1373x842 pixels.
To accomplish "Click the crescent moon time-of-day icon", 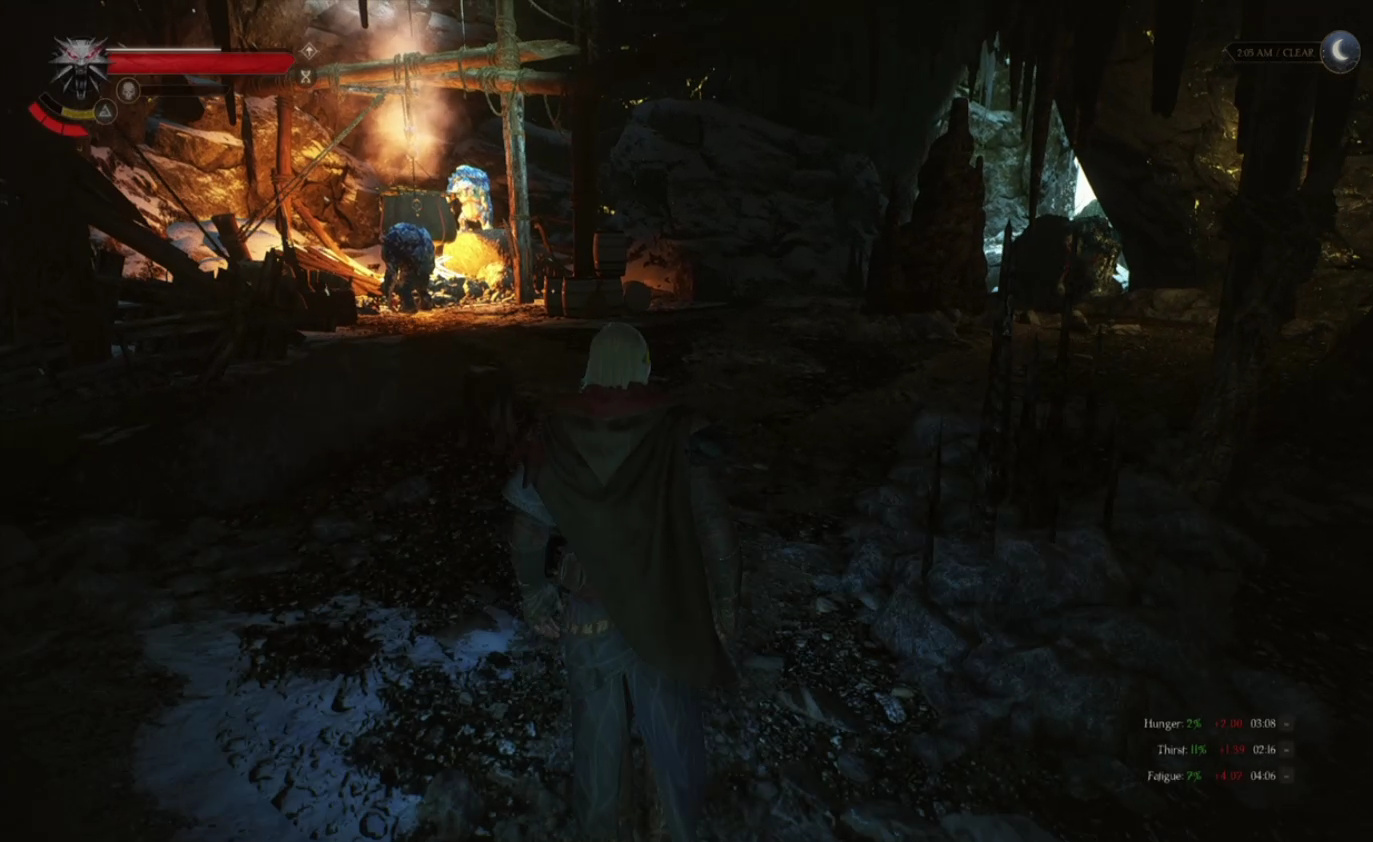I will point(1340,51).
